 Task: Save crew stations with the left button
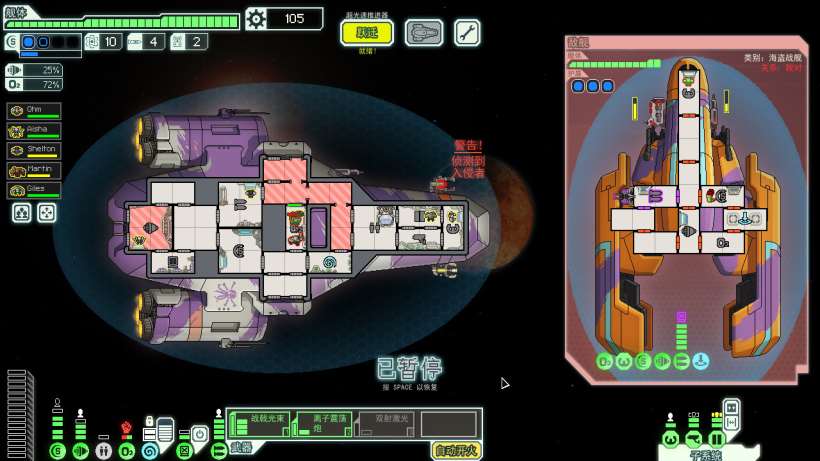tap(21, 212)
